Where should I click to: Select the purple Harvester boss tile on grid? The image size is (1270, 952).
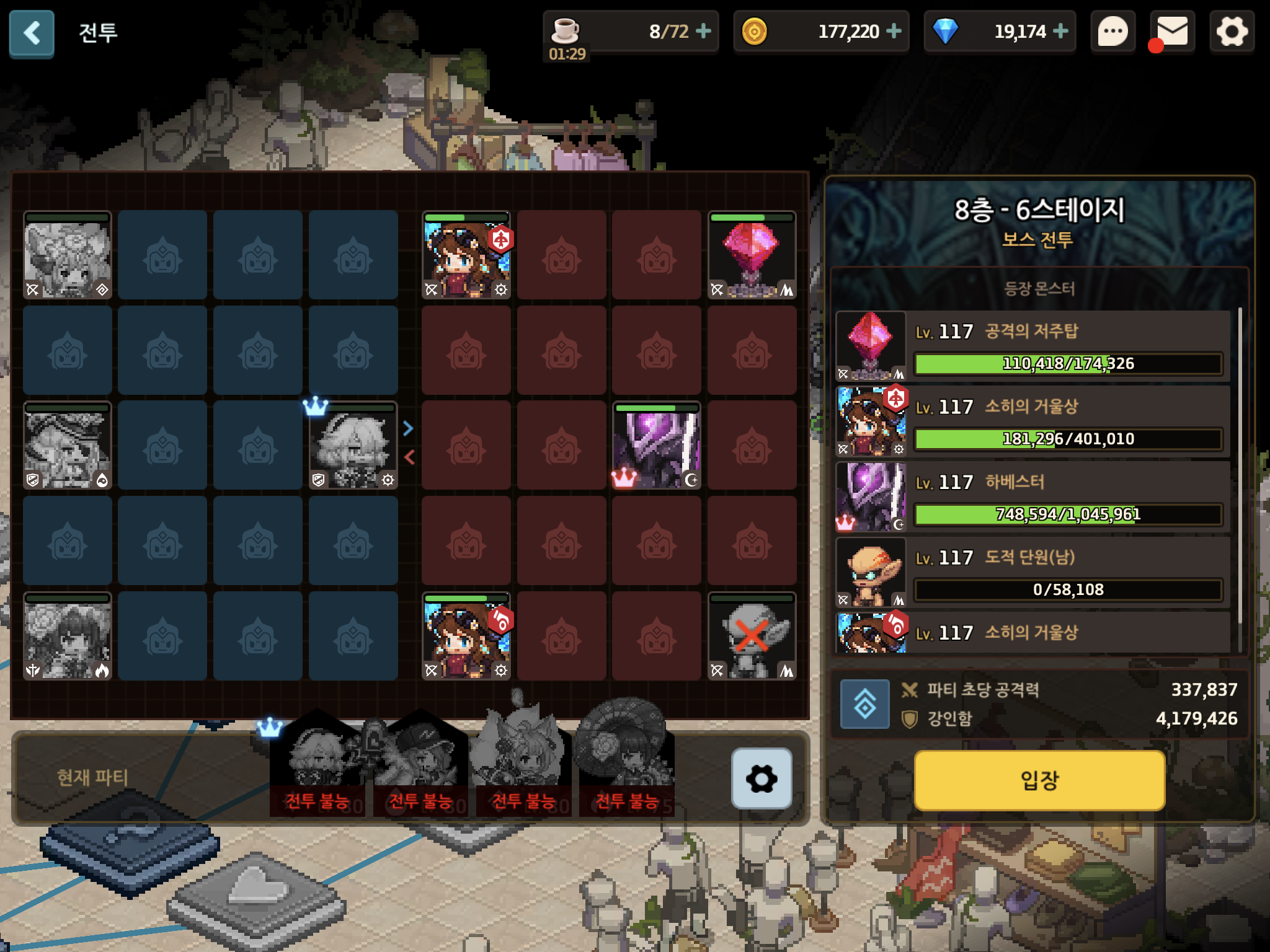(657, 445)
